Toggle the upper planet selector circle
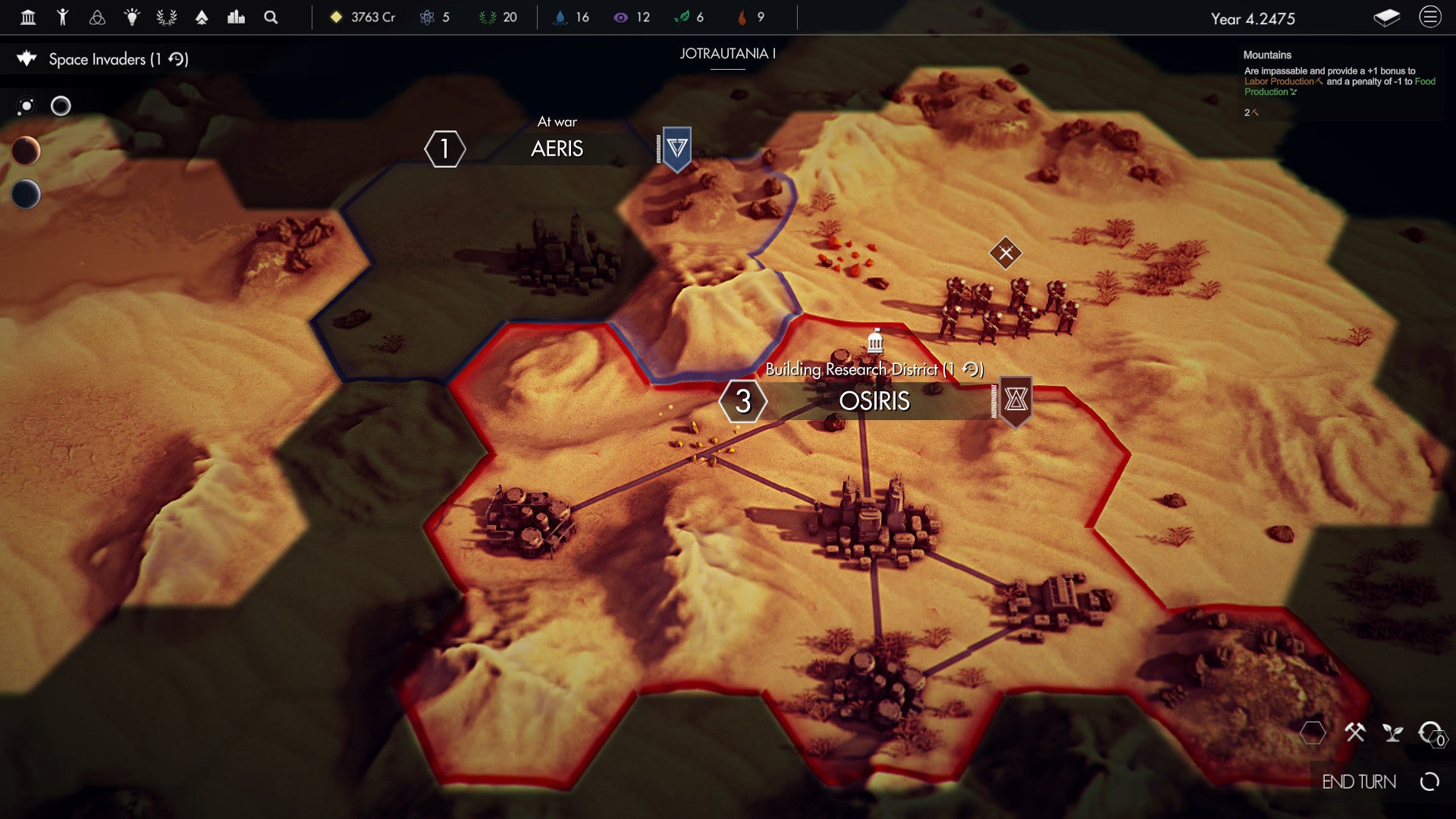 point(27,152)
